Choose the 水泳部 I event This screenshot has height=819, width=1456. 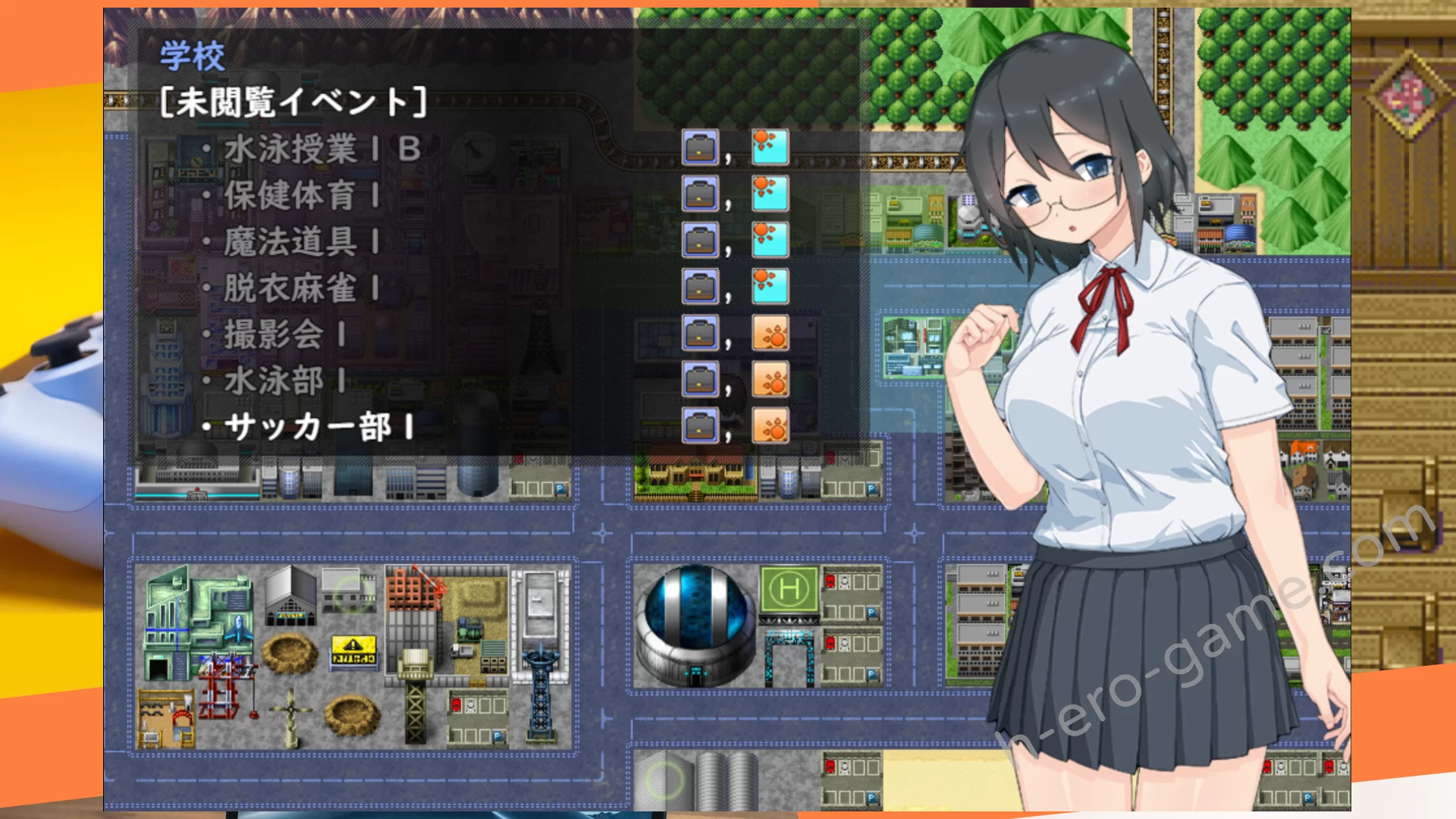pyautogui.click(x=284, y=381)
